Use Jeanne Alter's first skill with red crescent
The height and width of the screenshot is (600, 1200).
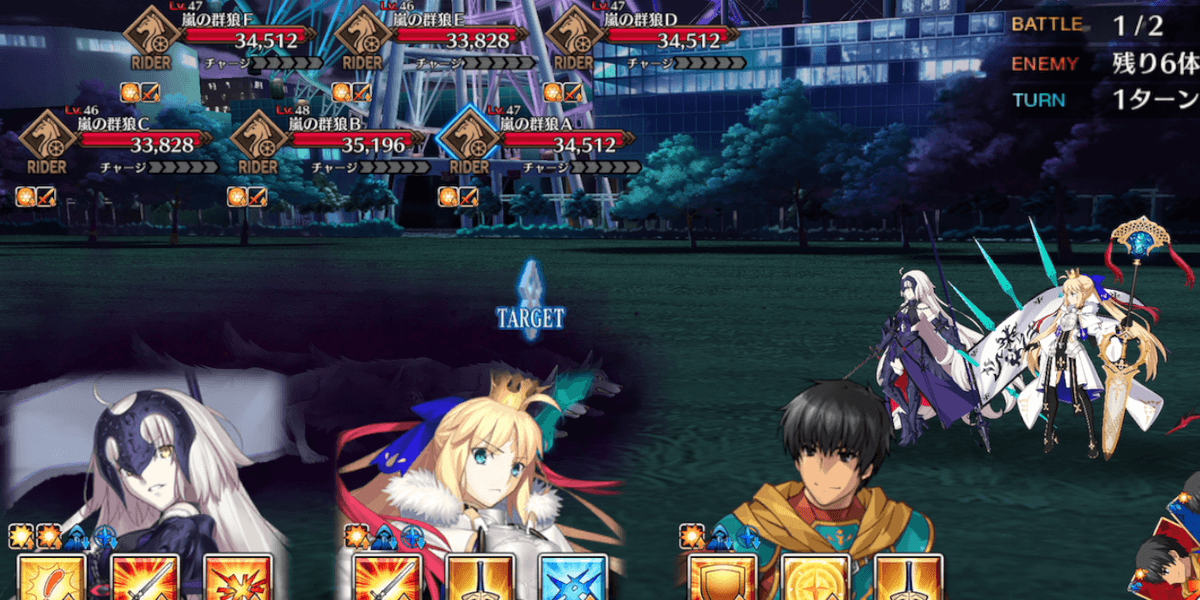(47, 579)
